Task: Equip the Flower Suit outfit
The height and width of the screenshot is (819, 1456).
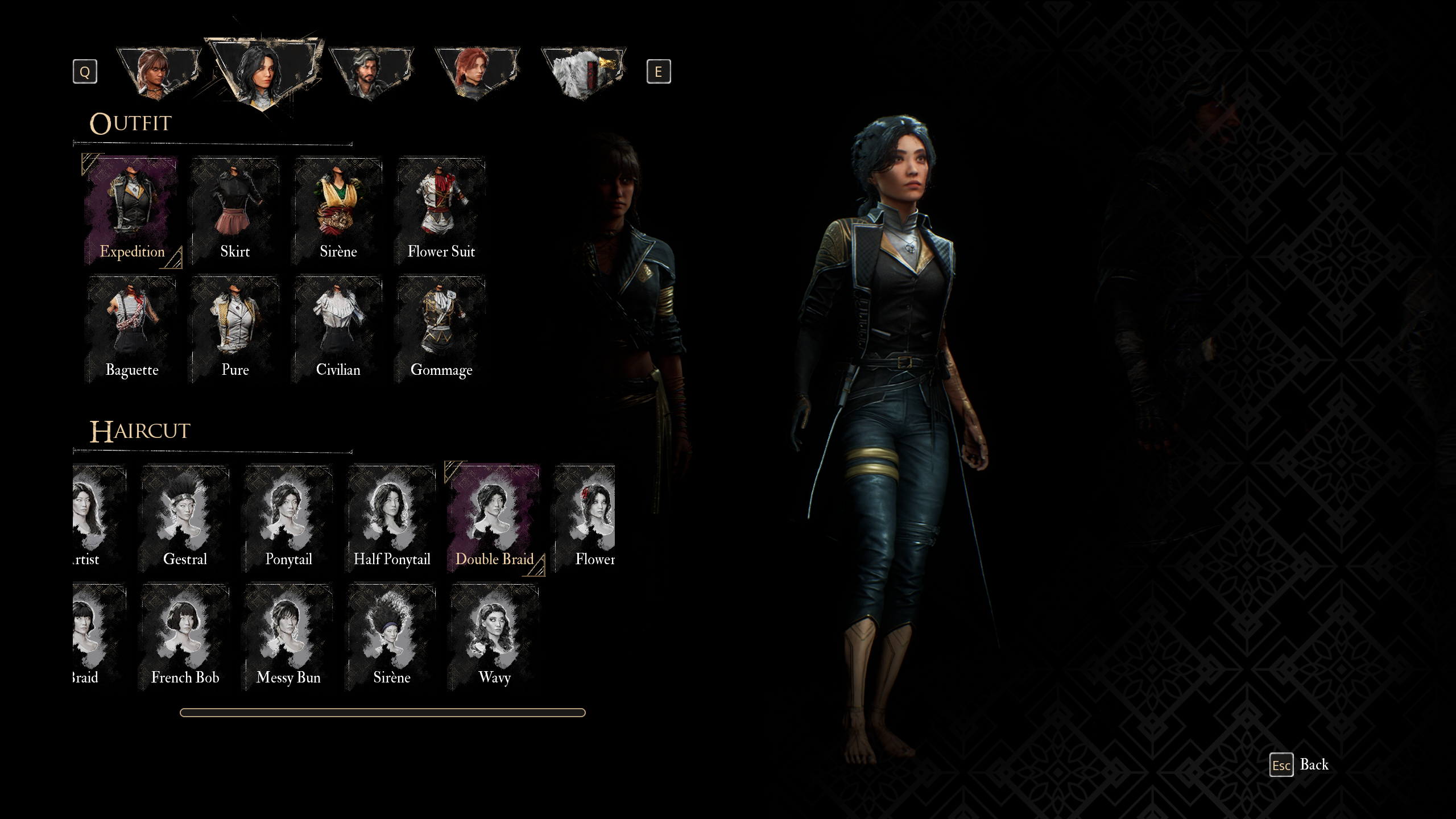Action: pos(441,210)
